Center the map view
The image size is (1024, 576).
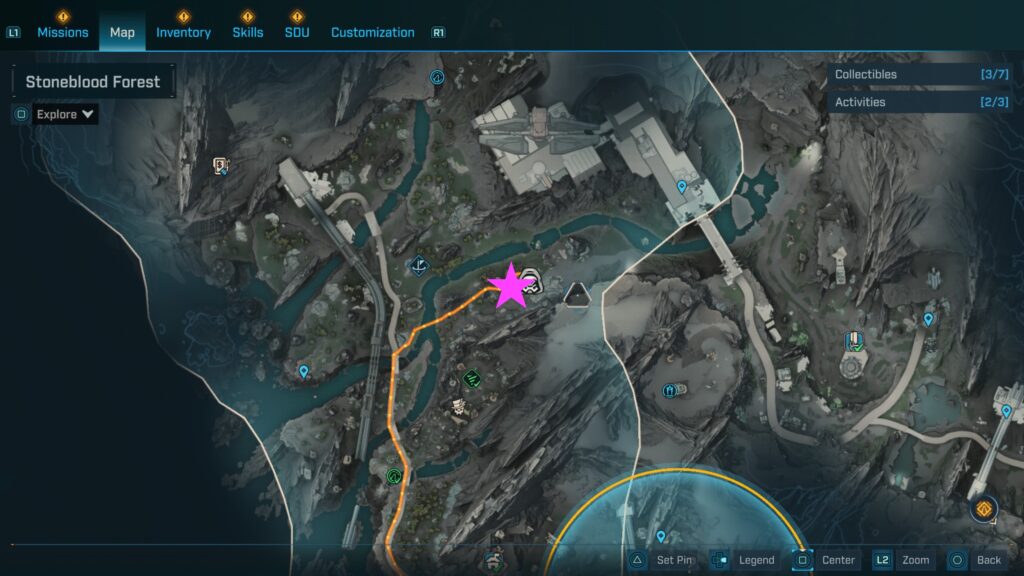click(x=826, y=560)
